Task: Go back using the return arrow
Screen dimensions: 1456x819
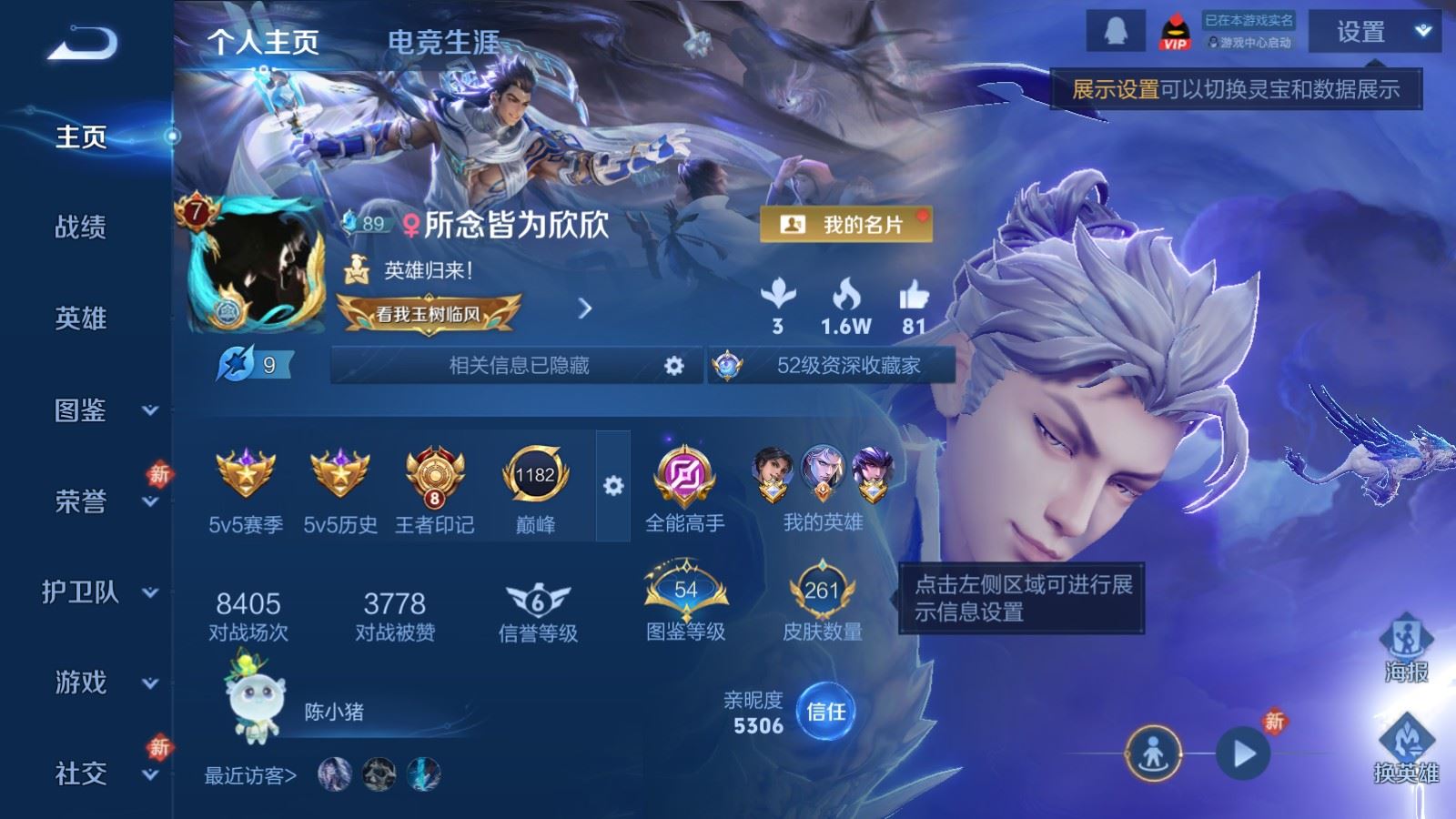Action: pyautogui.click(x=83, y=43)
